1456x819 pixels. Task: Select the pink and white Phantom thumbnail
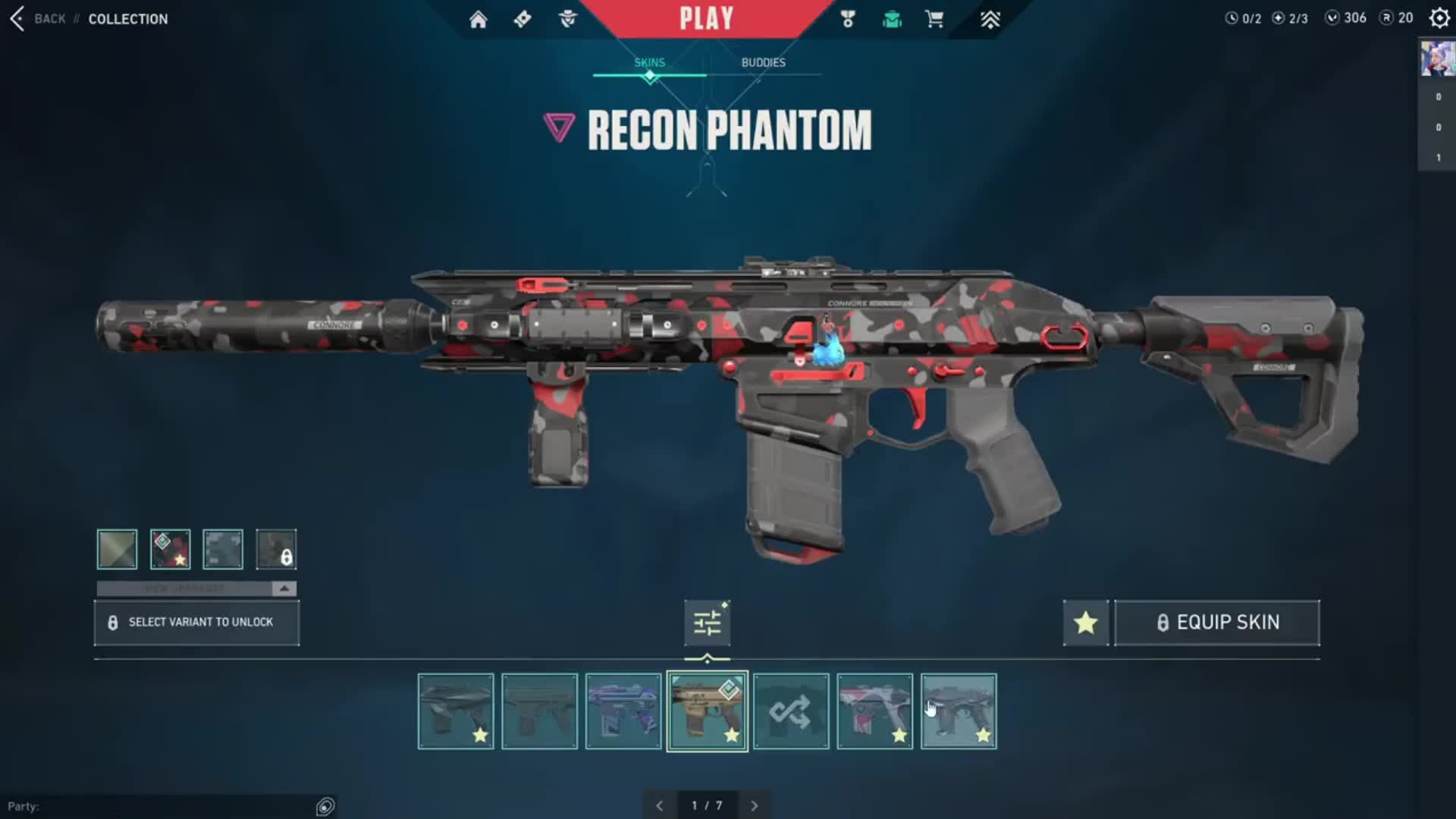point(874,711)
